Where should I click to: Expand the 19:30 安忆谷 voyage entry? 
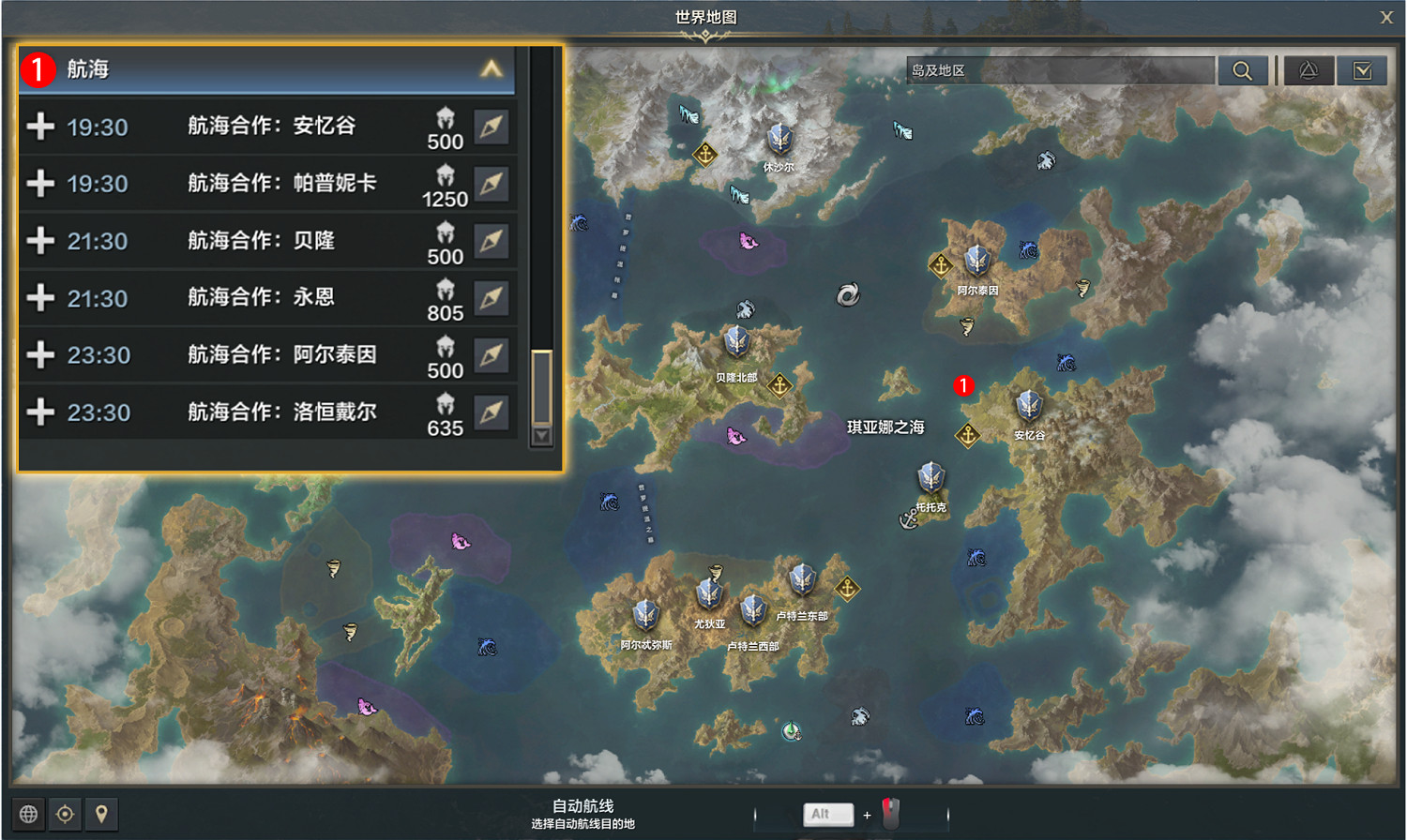pyautogui.click(x=41, y=127)
